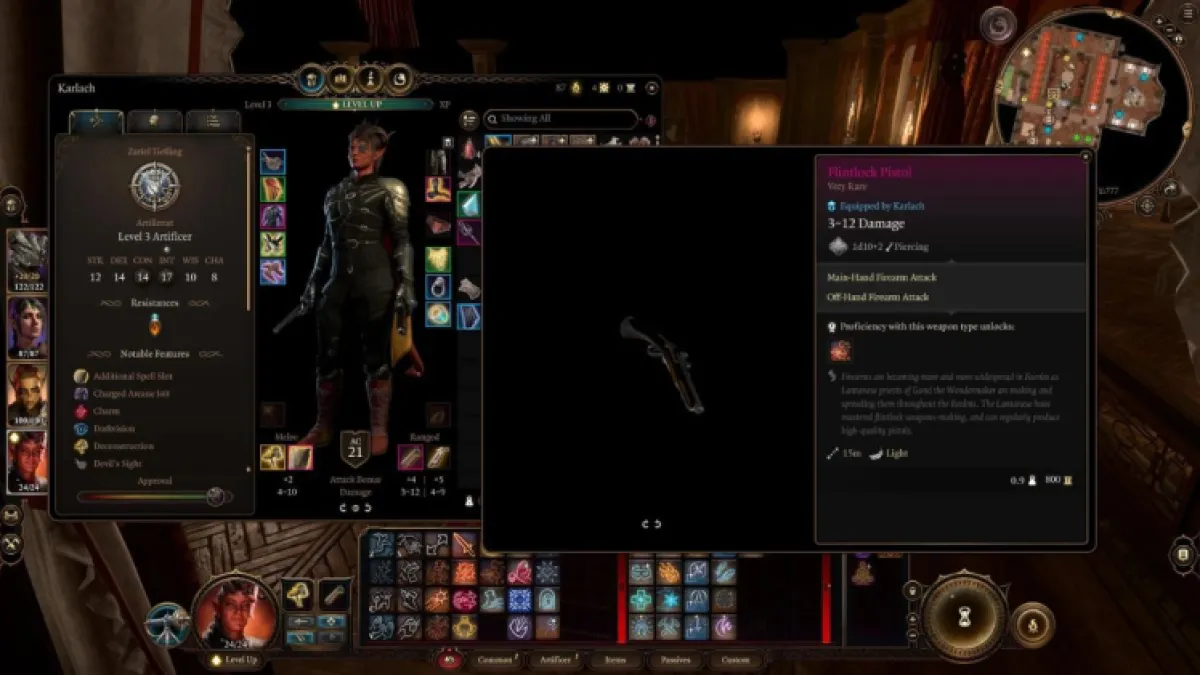Click the Intelligence score 17
The width and height of the screenshot is (1200, 675).
click(168, 277)
